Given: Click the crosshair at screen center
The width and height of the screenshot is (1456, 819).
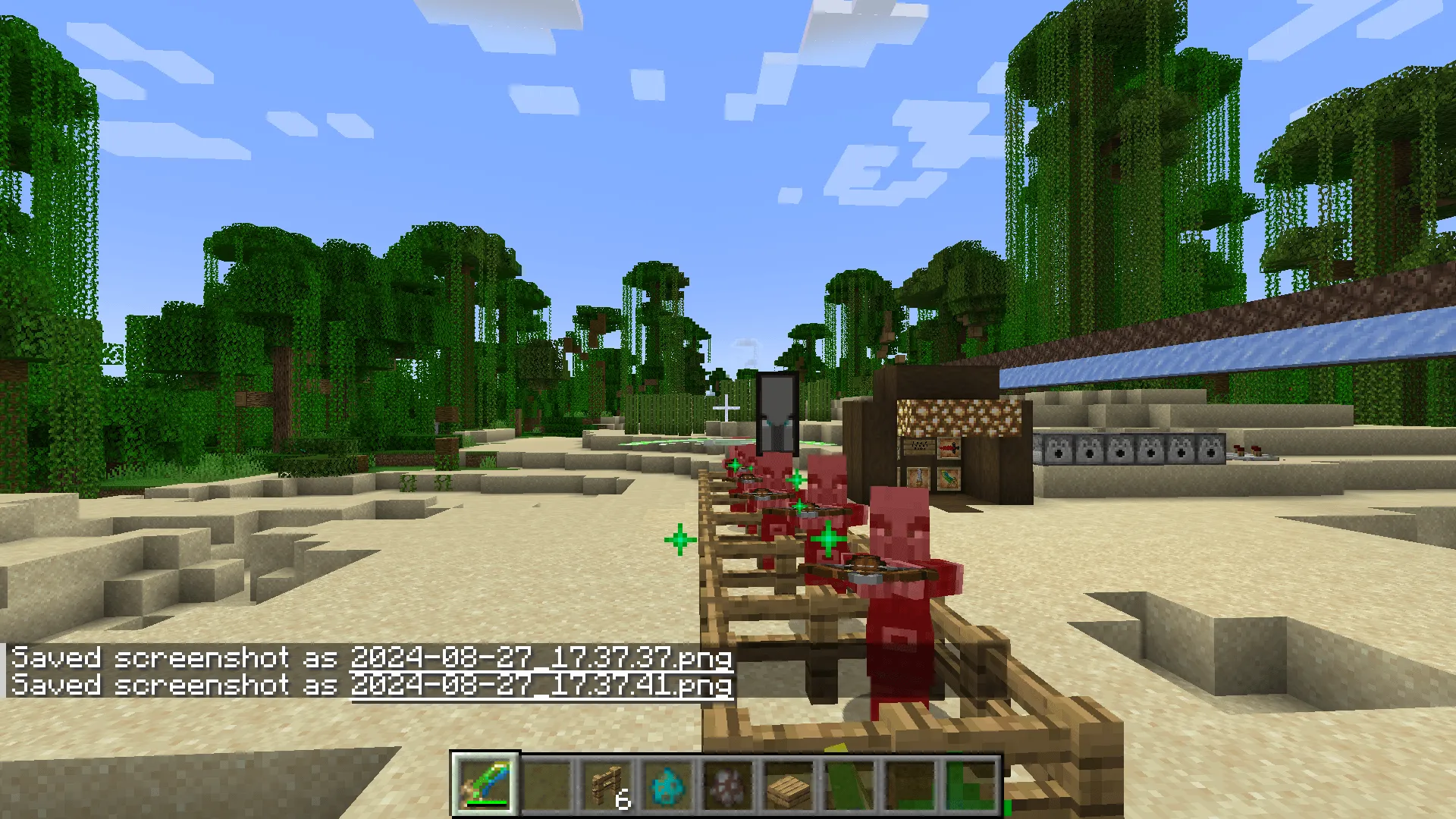Looking at the screenshot, I should pos(728,409).
